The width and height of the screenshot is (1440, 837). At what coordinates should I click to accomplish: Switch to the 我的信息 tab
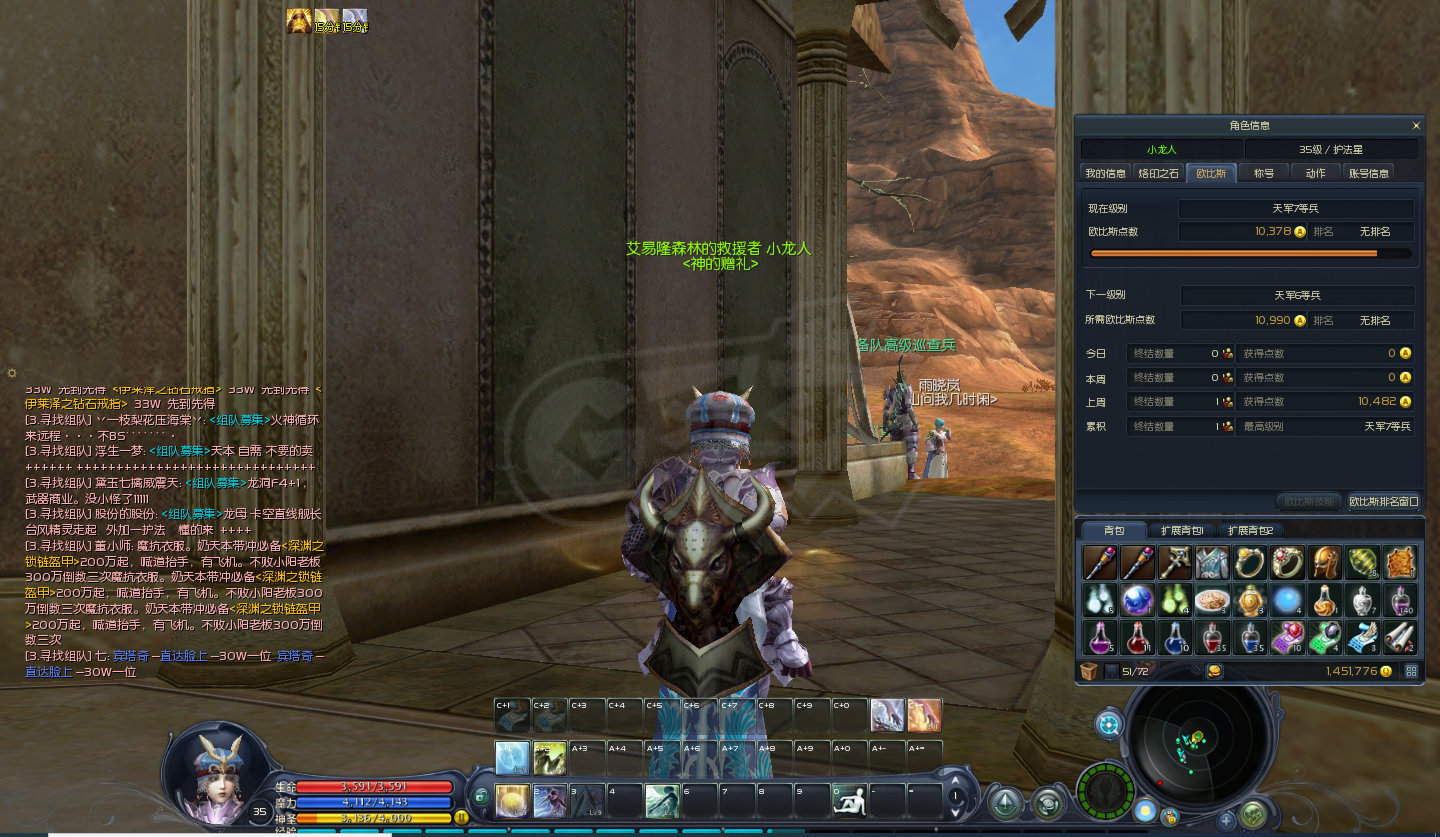tap(1106, 173)
